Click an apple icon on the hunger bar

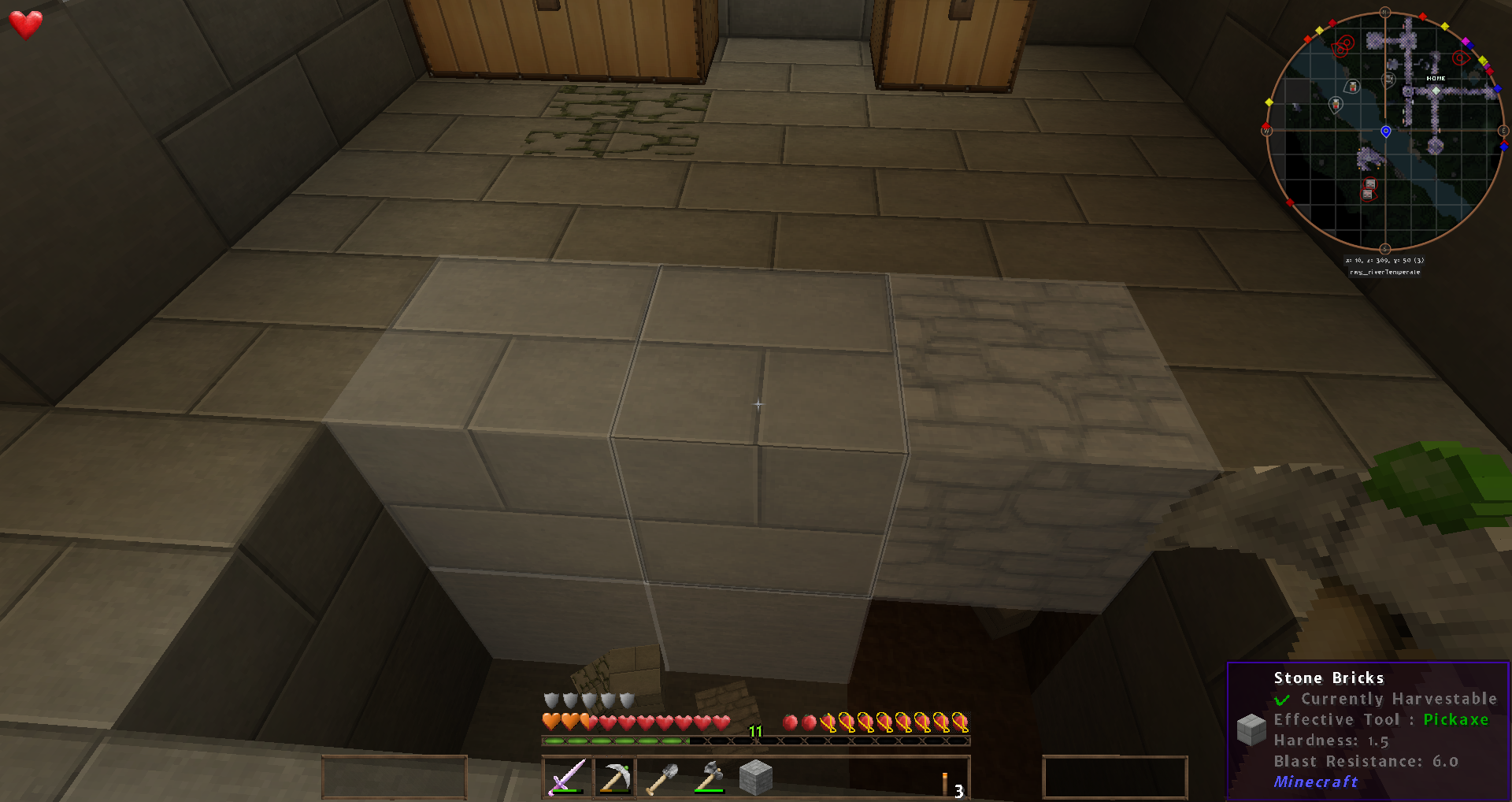(791, 720)
